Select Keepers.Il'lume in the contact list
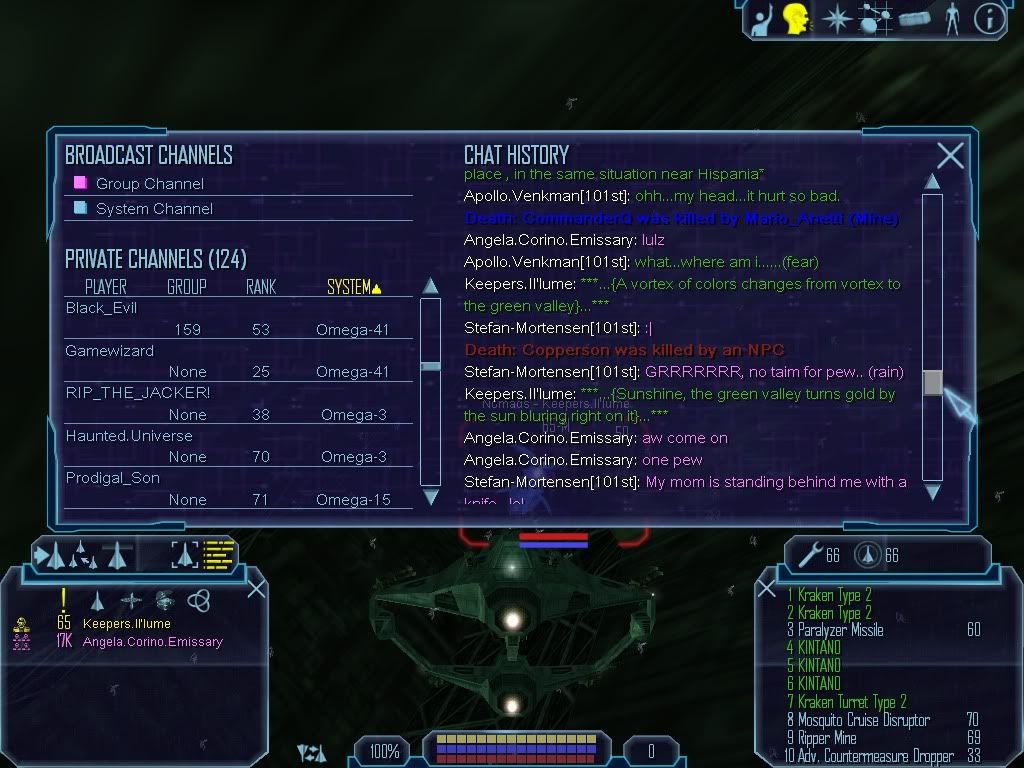The width and height of the screenshot is (1024, 768). pos(126,624)
